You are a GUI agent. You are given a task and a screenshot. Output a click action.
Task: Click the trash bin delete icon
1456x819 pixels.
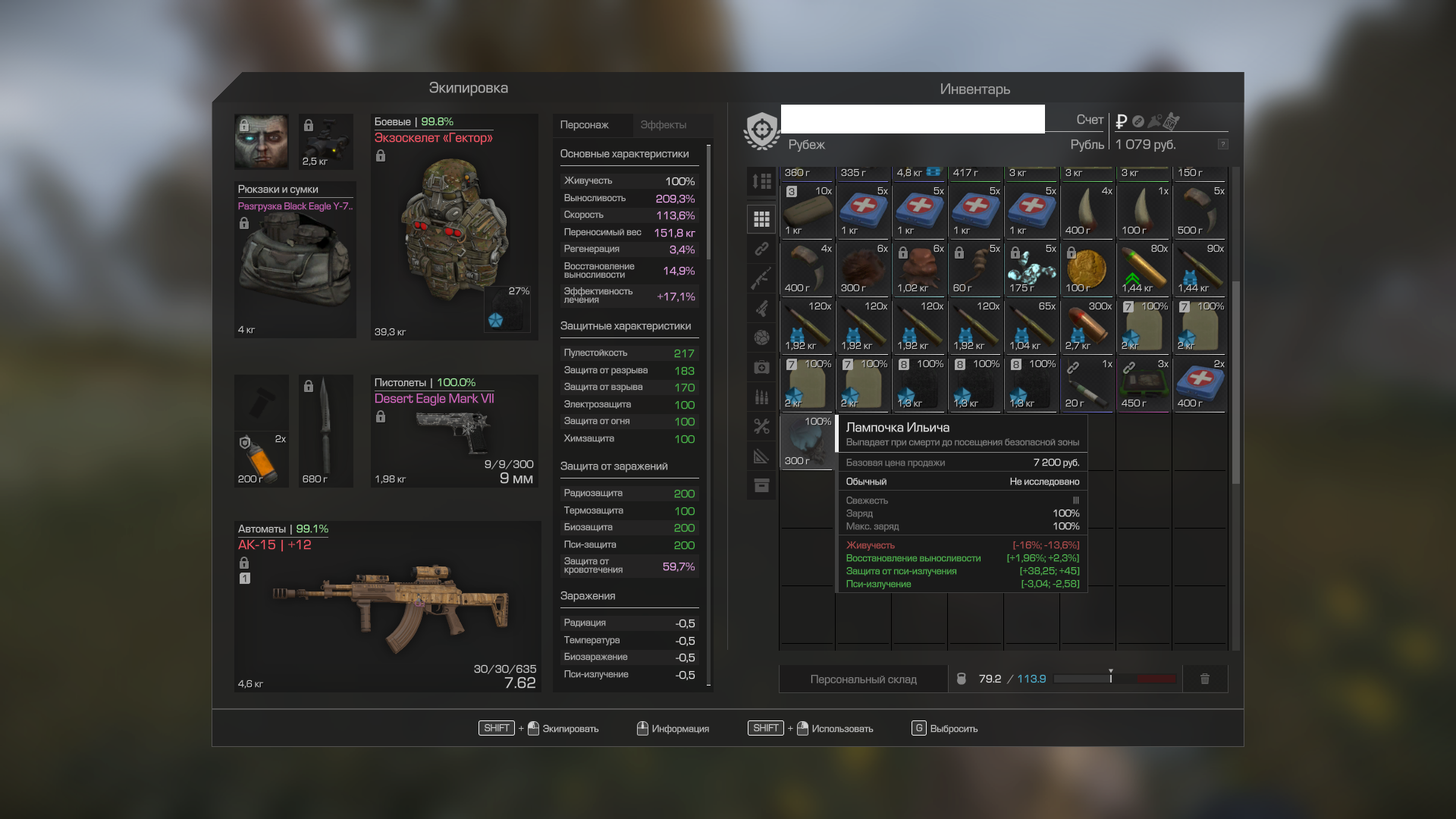[x=1204, y=679]
